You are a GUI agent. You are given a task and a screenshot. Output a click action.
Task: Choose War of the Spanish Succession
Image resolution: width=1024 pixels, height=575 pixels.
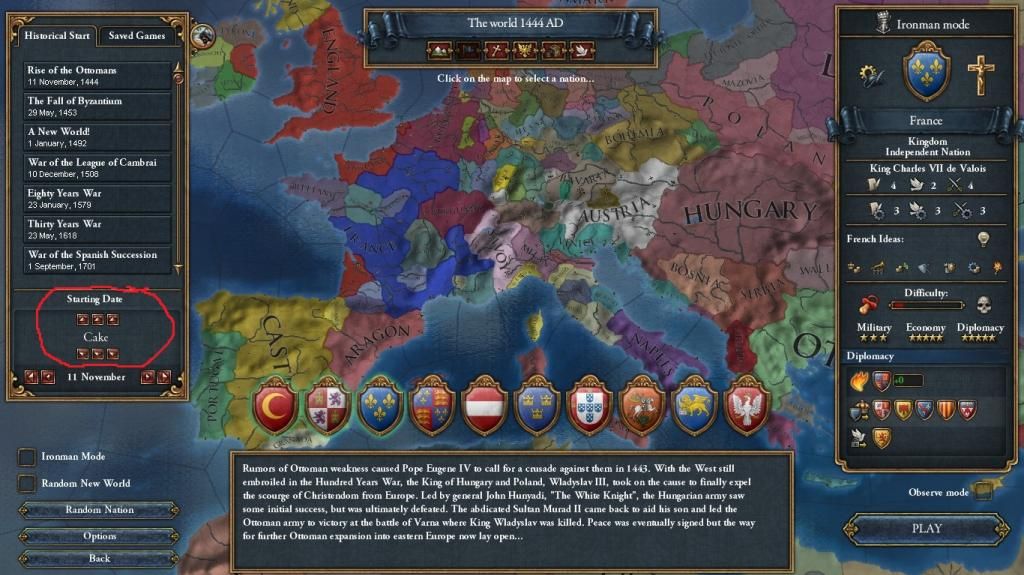[98, 260]
